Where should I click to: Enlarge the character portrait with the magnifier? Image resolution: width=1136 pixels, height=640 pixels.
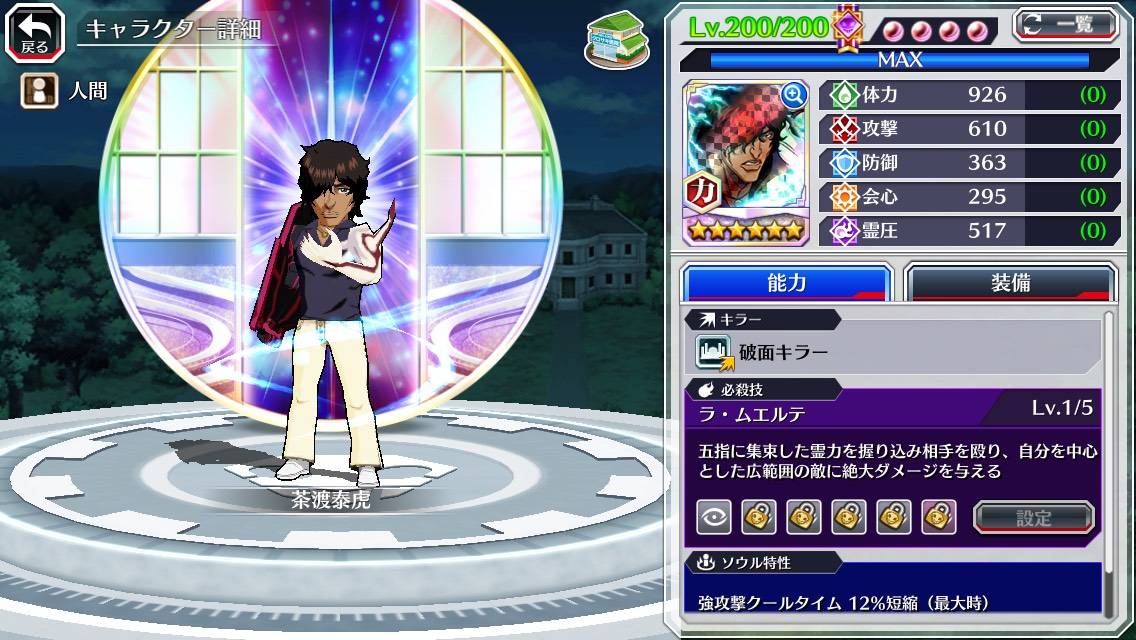tap(794, 95)
